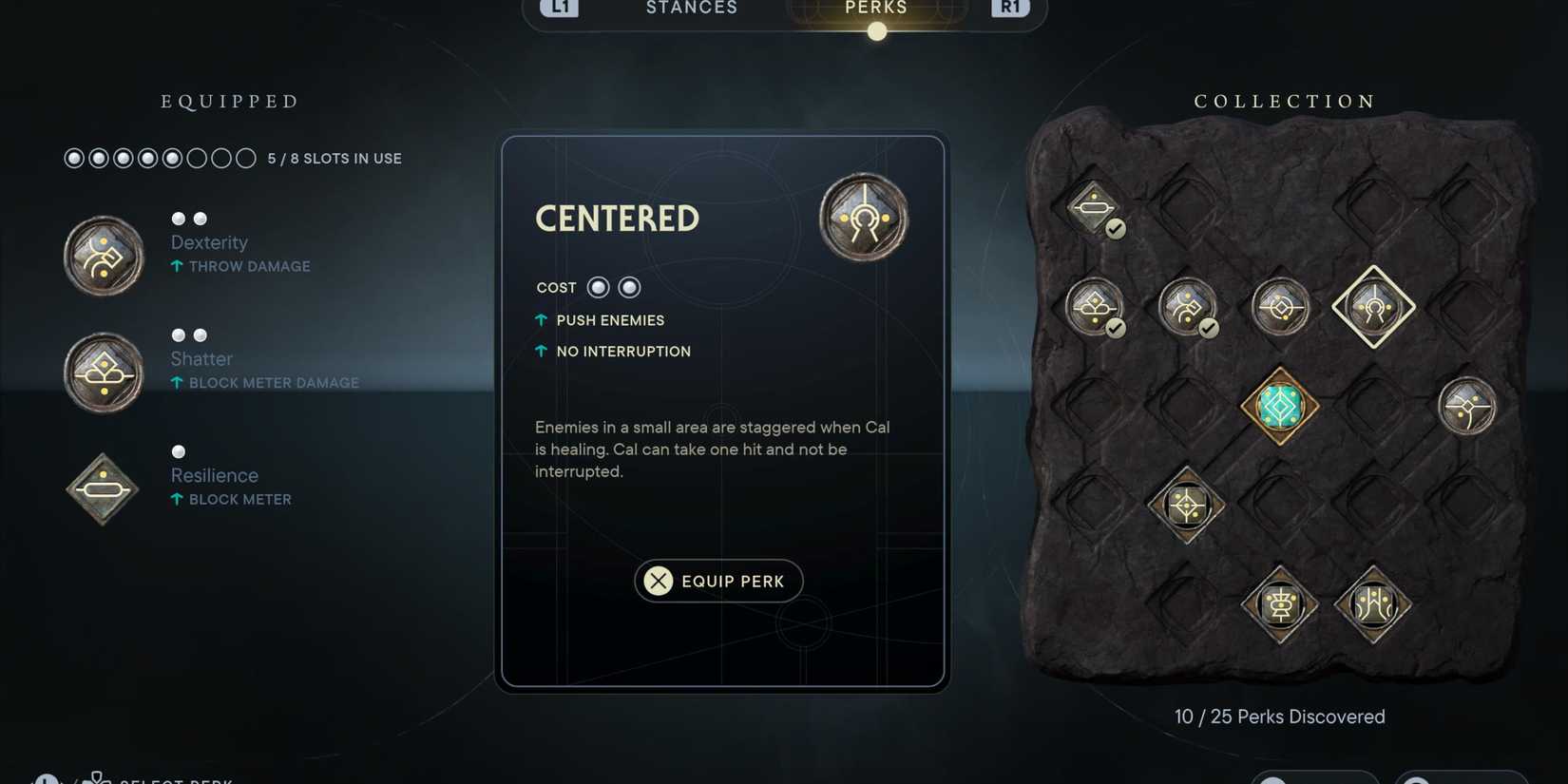Select the Shatter perk icon
Viewport: 1568px width, 784px height.
[x=103, y=372]
